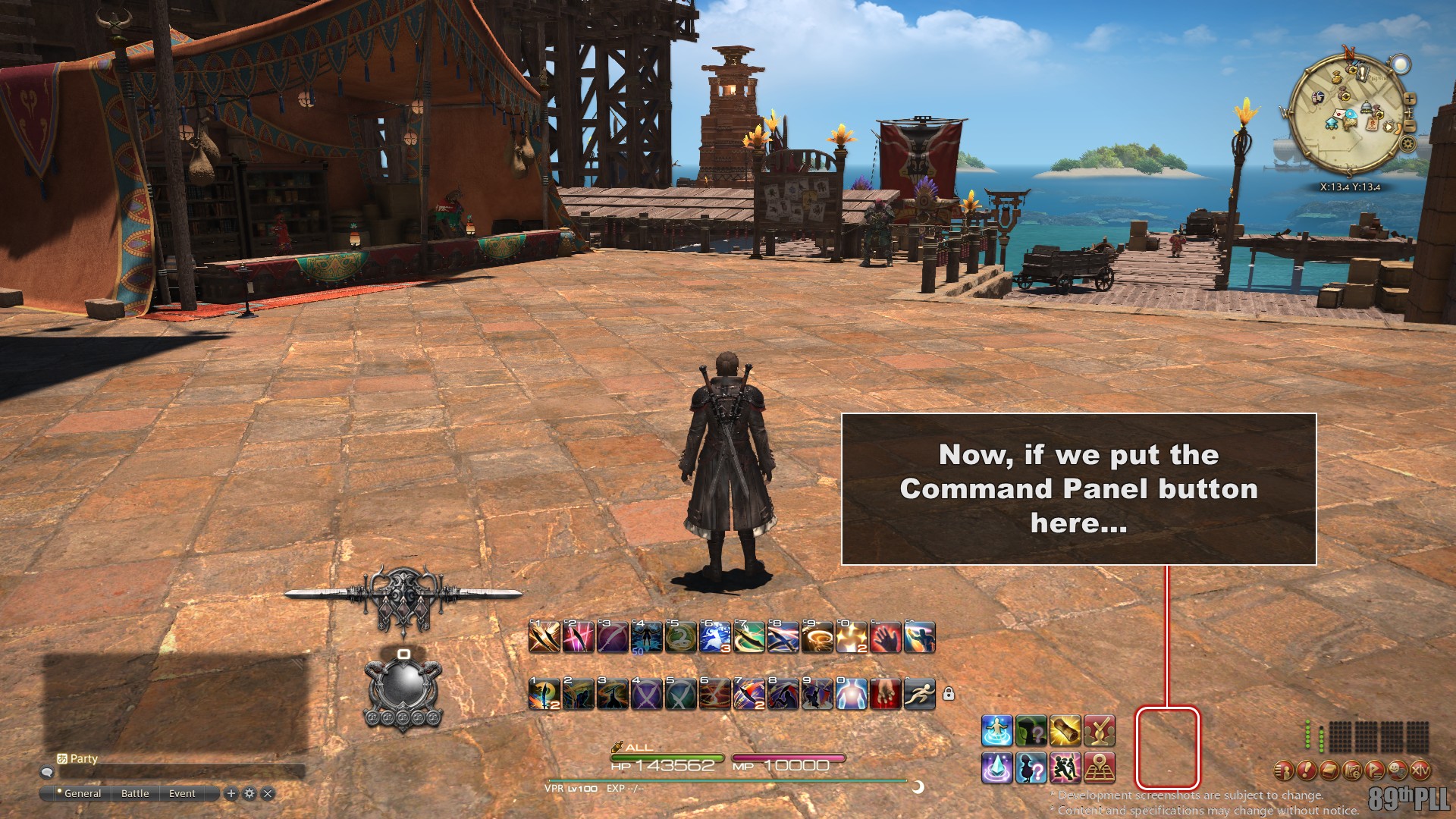Activate the Sprint running figure action
The height and width of the screenshot is (819, 1456).
coord(919,693)
